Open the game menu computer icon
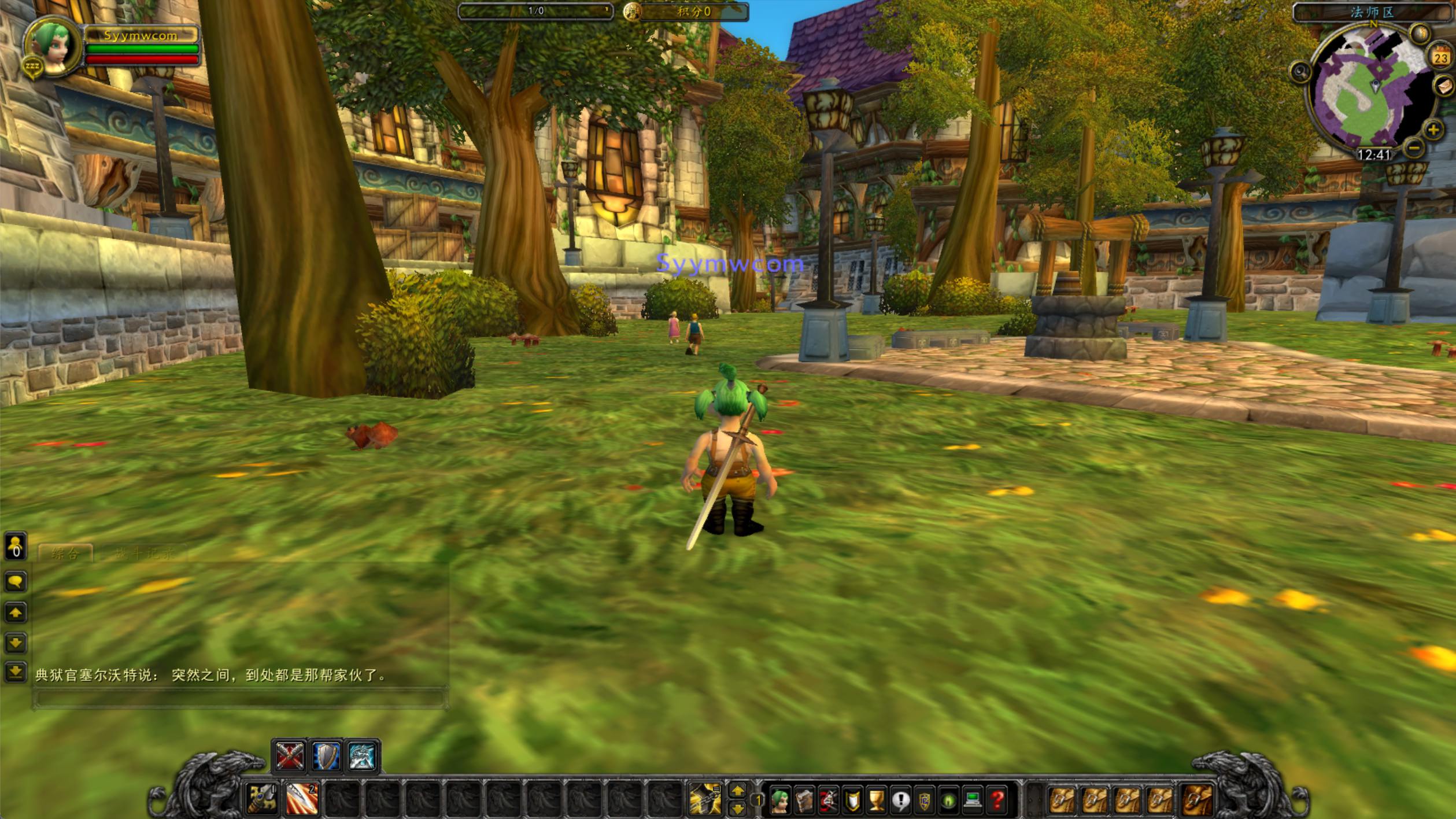Image resolution: width=1456 pixels, height=819 pixels. (x=973, y=800)
